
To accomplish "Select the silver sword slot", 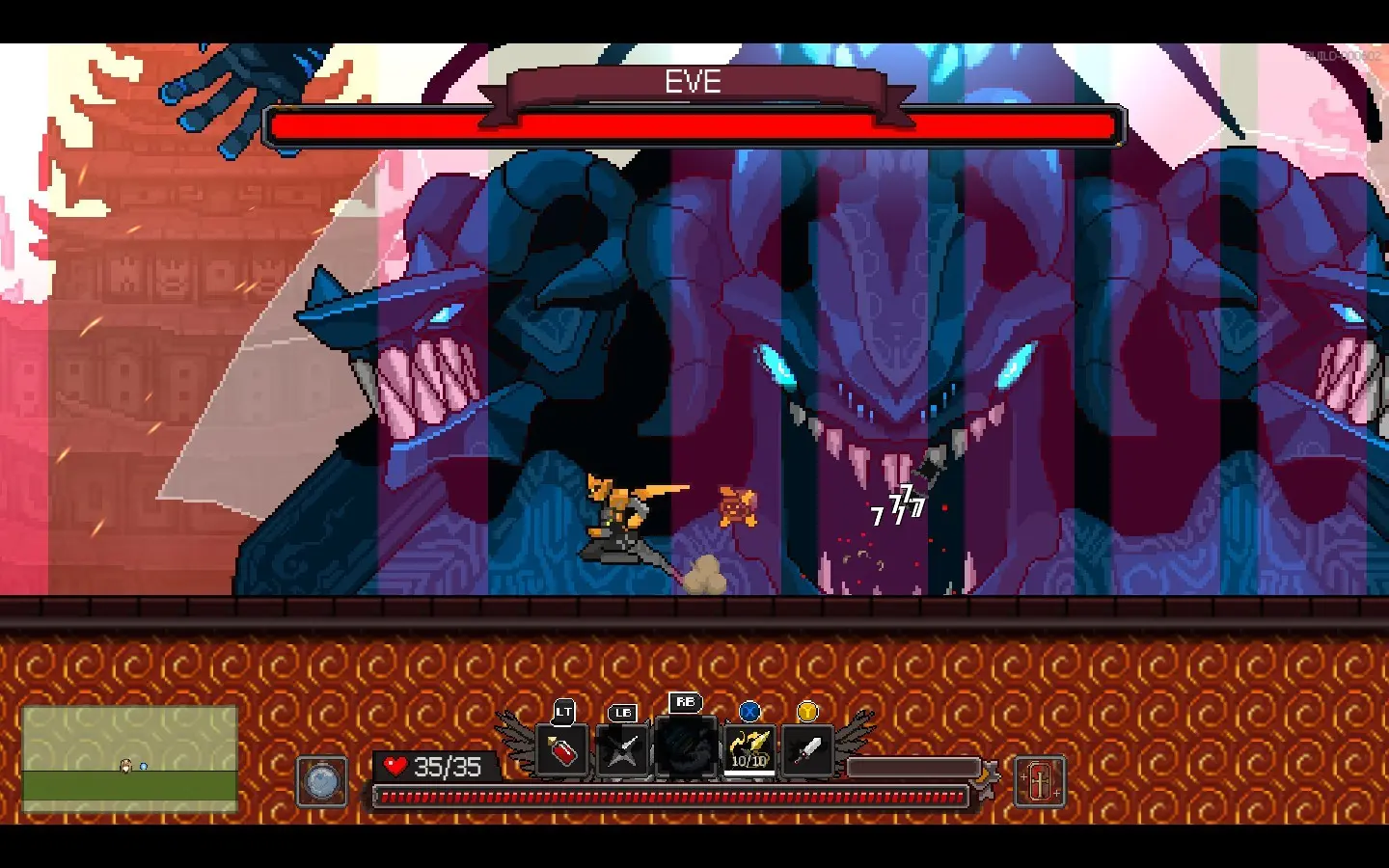I will 807,750.
